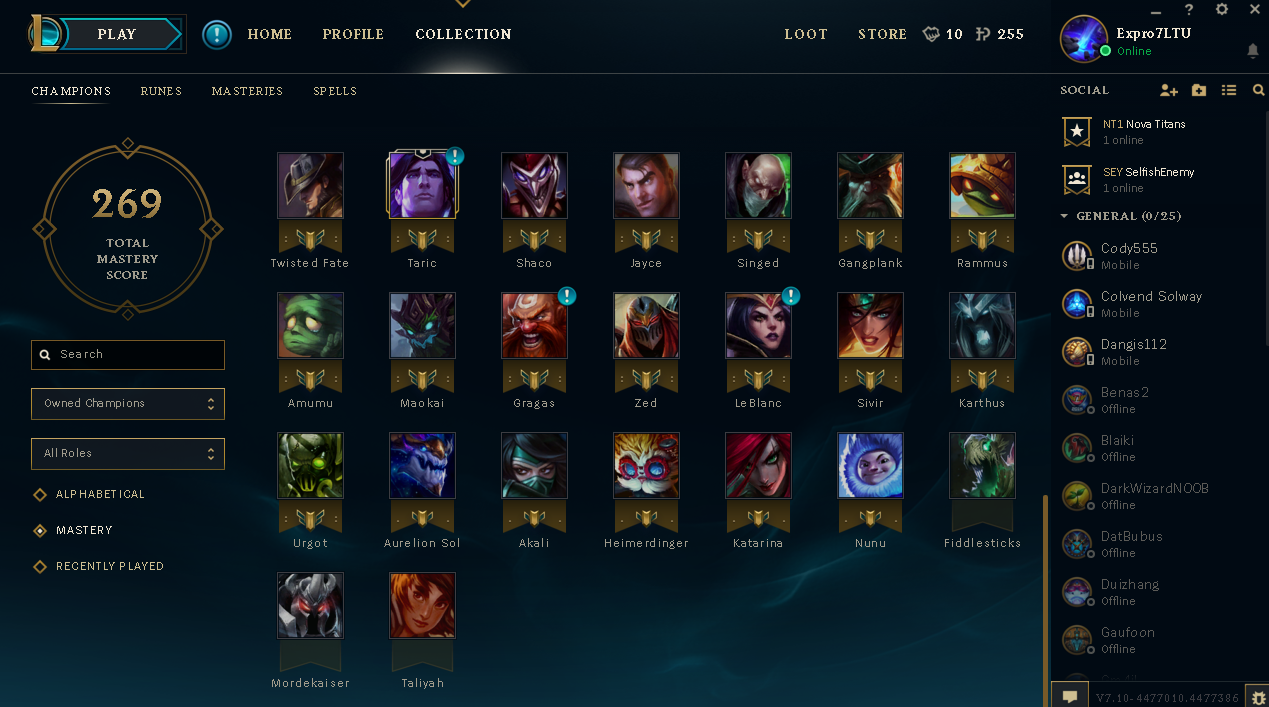Open the SPELLS tab
This screenshot has width=1269, height=707.
coord(335,91)
